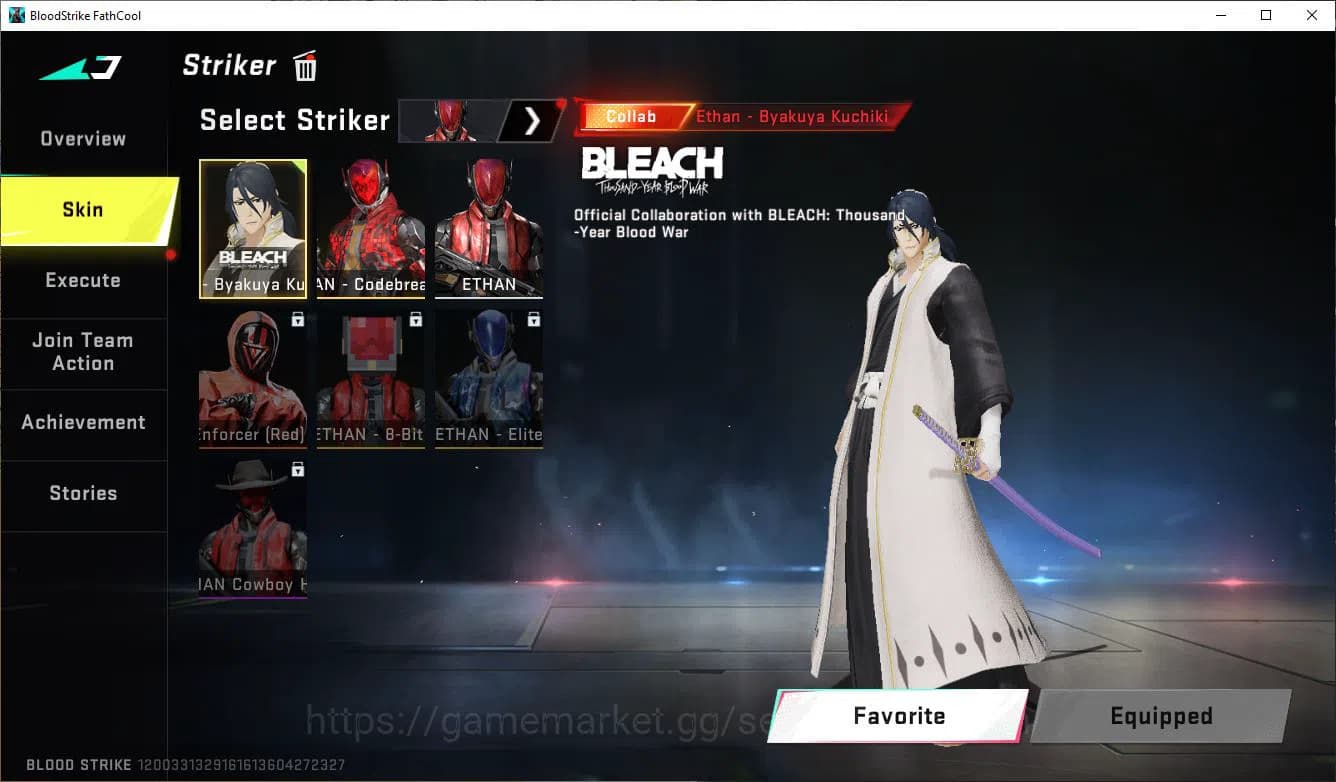The width and height of the screenshot is (1336, 782).
Task: Open the Execute tab
Action: click(82, 280)
